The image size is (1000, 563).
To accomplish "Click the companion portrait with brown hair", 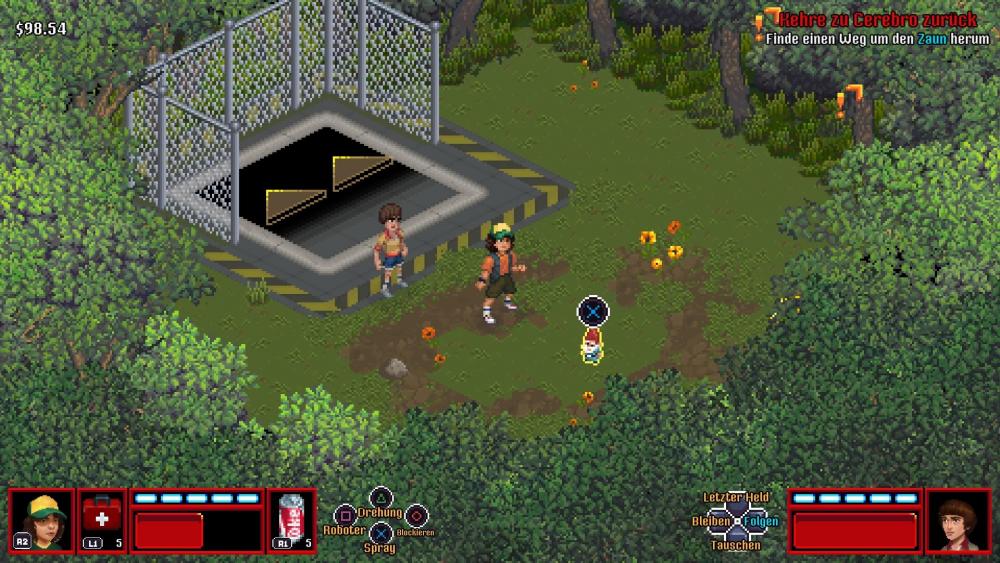I will point(958,520).
